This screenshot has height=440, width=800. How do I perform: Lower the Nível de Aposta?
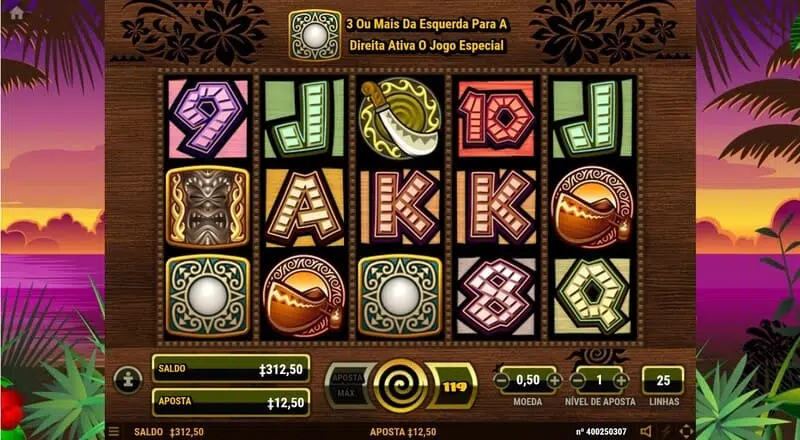click(x=579, y=380)
